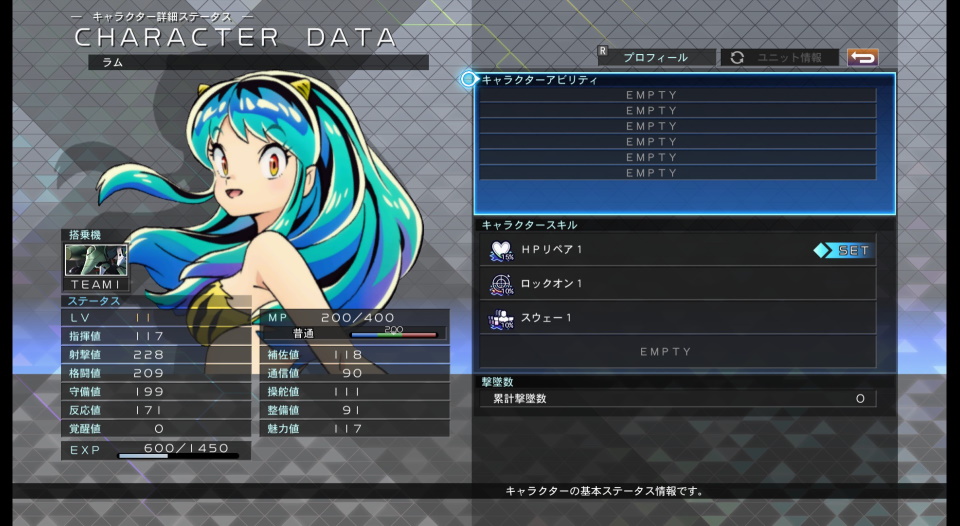Select the HPリペア1 skill row
This screenshot has width=960, height=526.
(650, 250)
